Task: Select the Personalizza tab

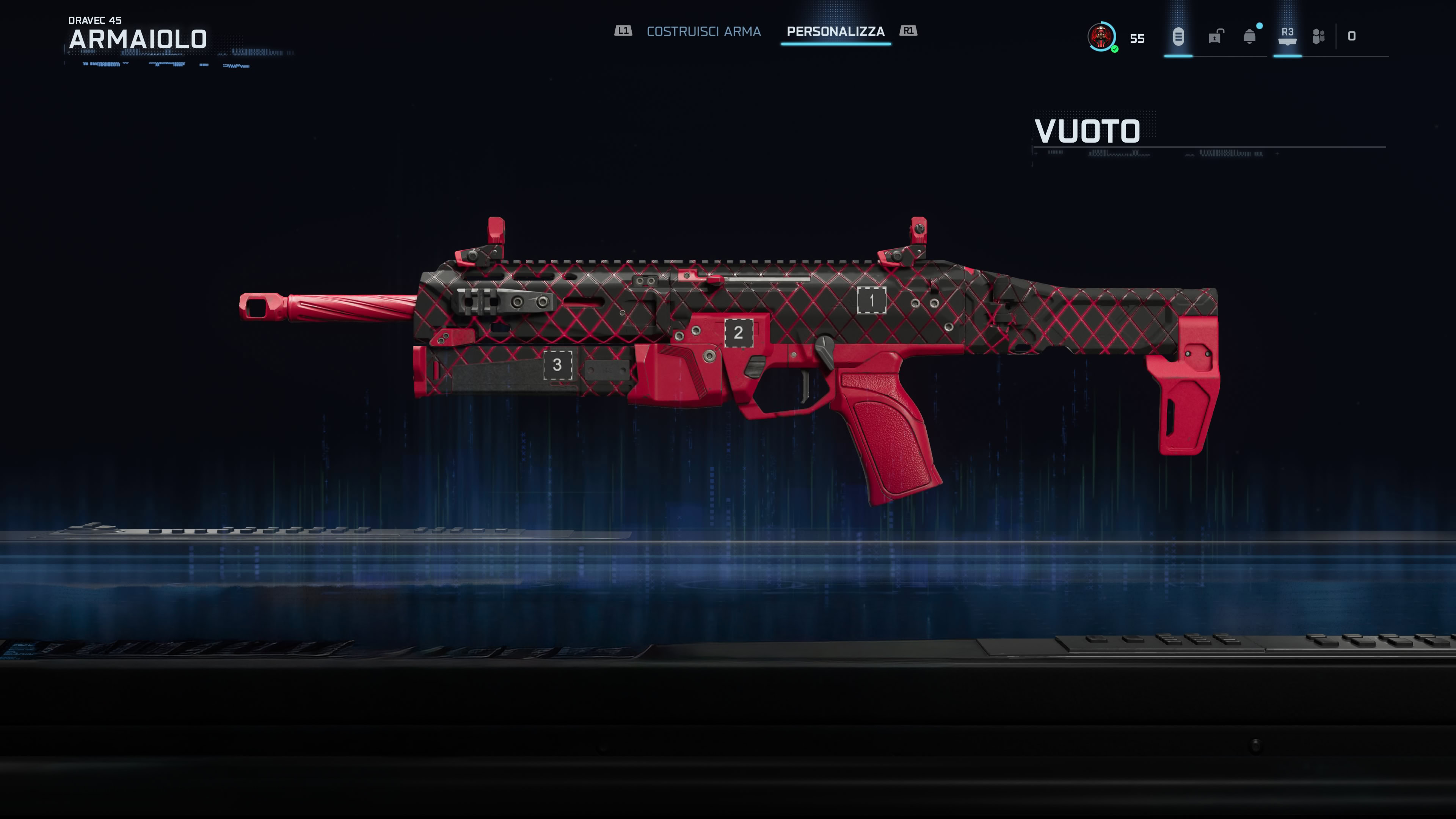Action: tap(835, 31)
